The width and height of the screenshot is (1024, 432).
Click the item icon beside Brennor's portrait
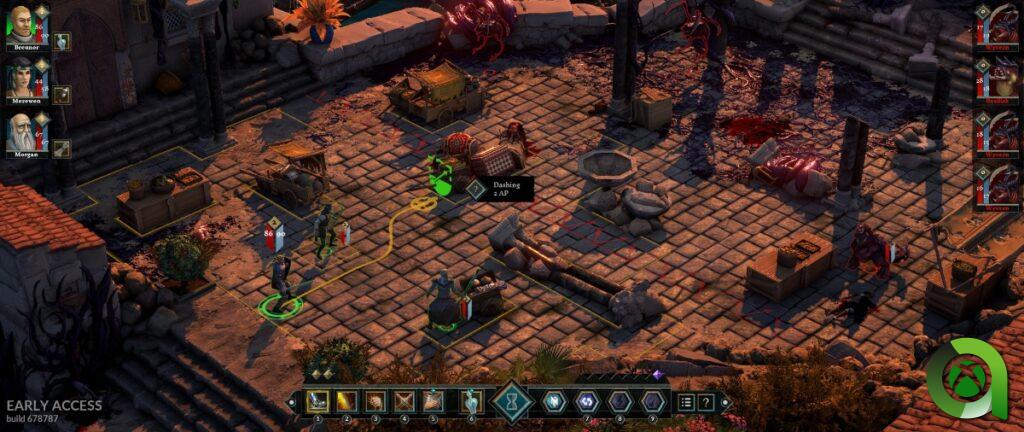[x=61, y=41]
